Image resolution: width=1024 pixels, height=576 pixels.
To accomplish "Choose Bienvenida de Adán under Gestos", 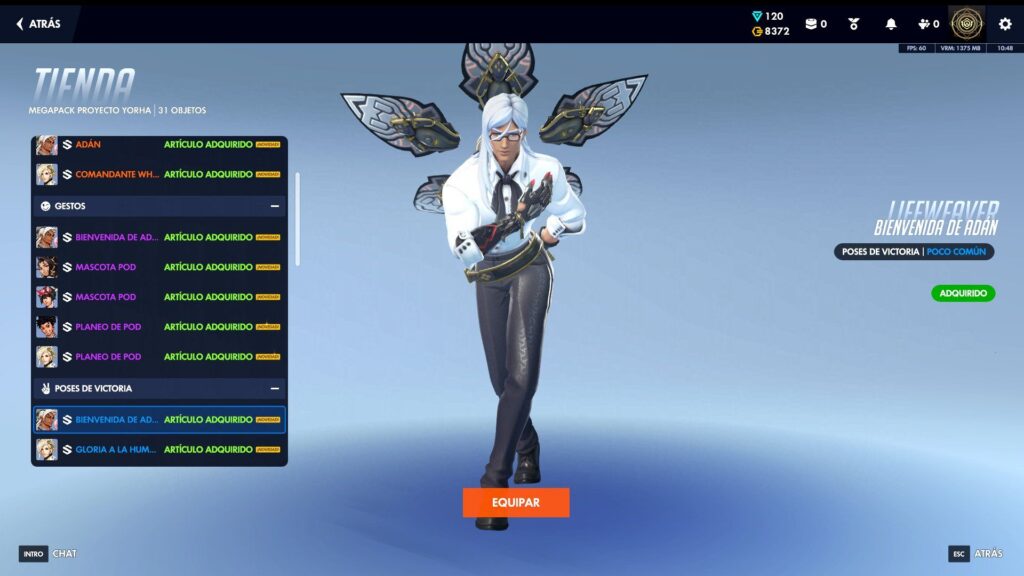I will (159, 237).
